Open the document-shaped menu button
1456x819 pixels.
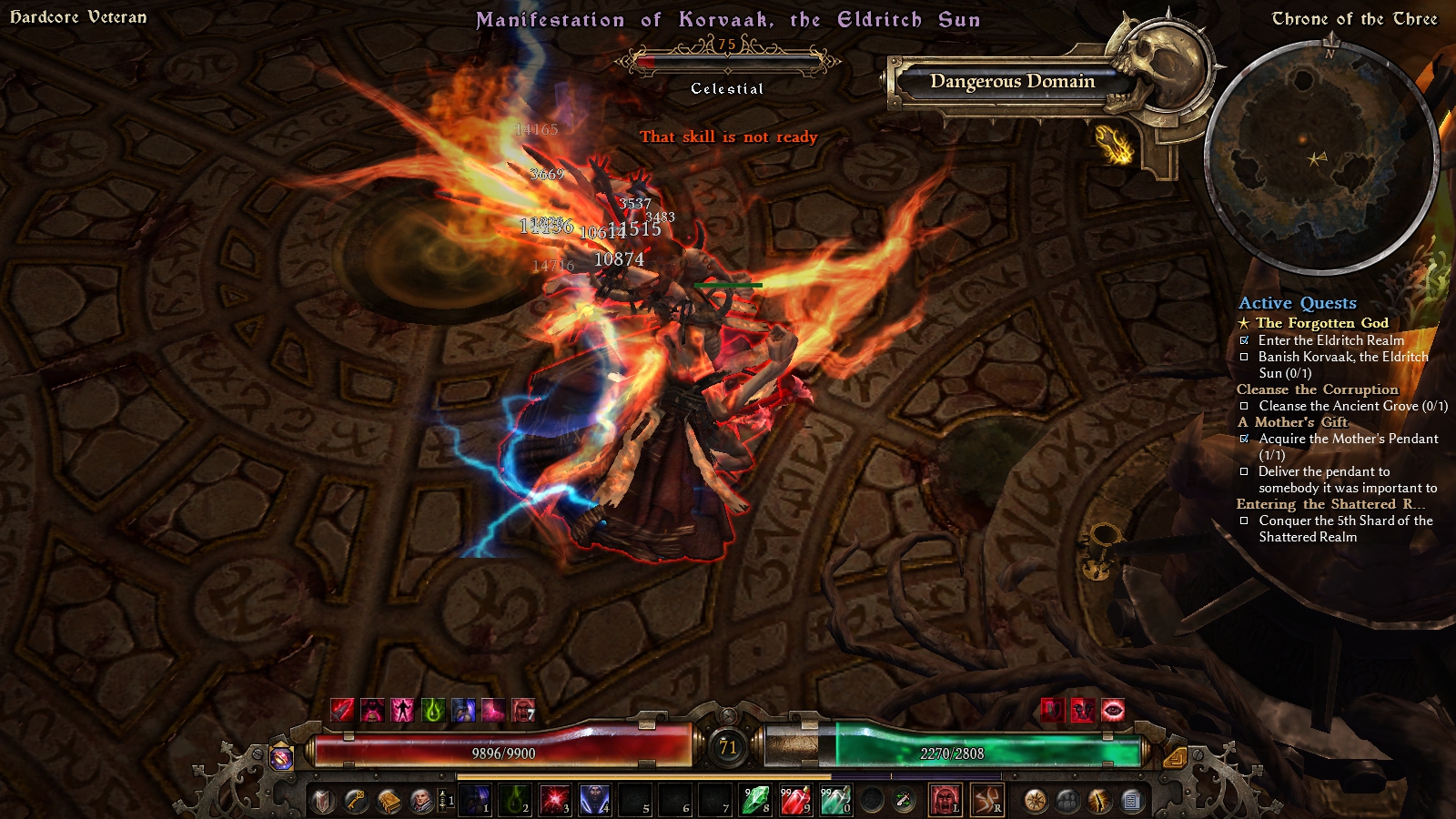(x=1131, y=801)
